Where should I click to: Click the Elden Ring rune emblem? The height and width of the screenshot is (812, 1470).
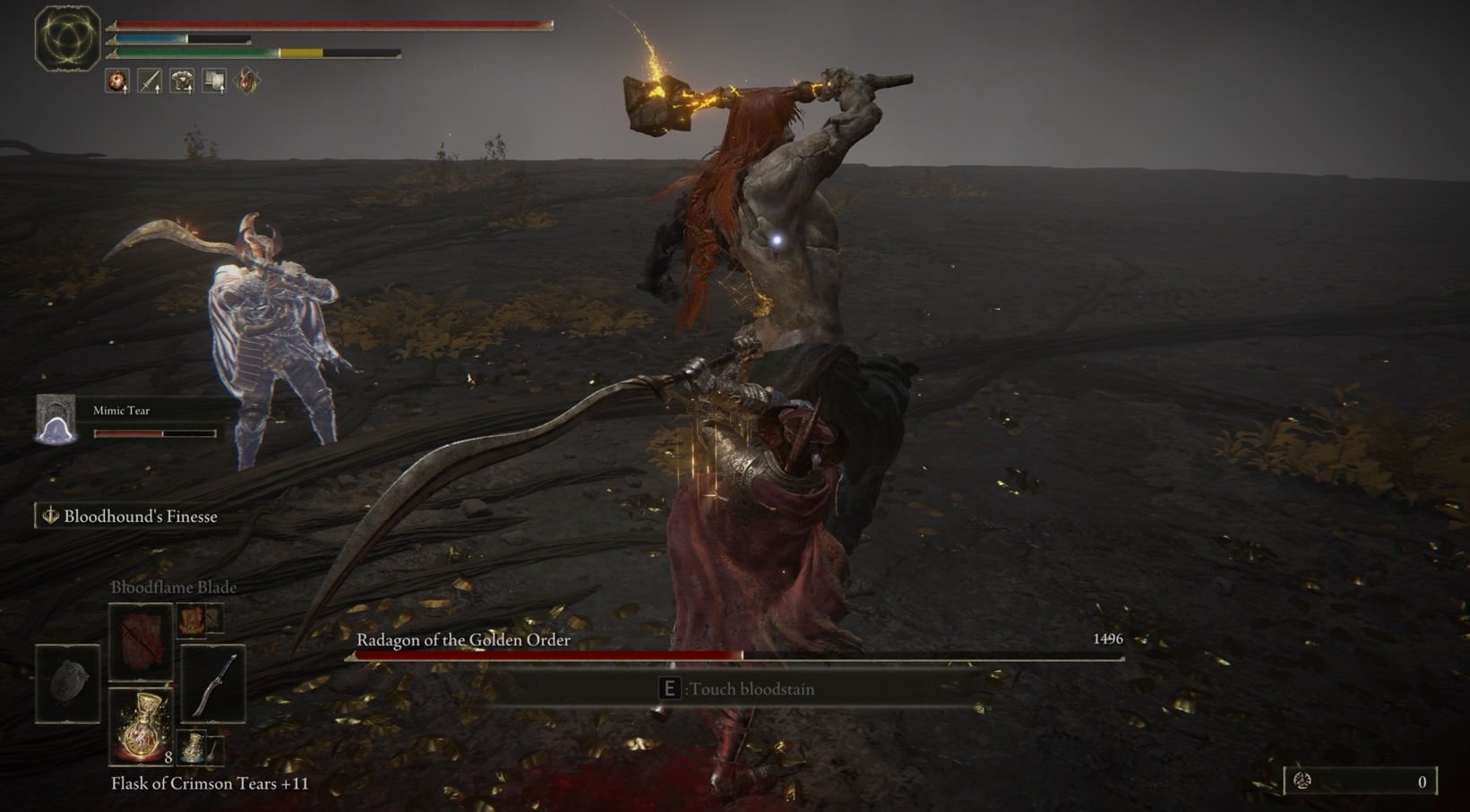click(66, 39)
